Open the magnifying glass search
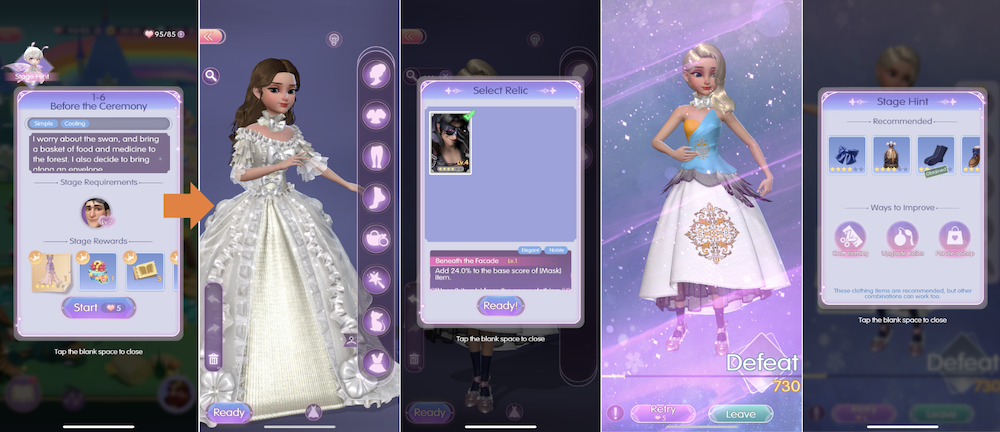1000x432 pixels. click(212, 75)
